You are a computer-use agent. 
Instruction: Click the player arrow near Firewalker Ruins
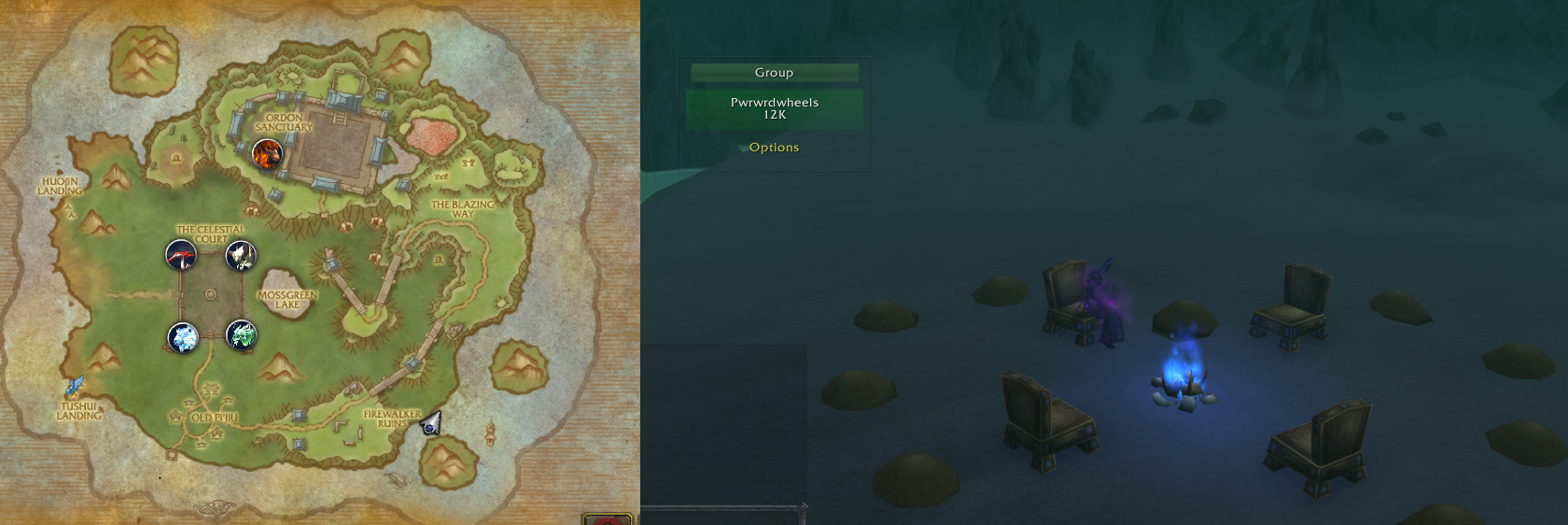click(x=430, y=425)
